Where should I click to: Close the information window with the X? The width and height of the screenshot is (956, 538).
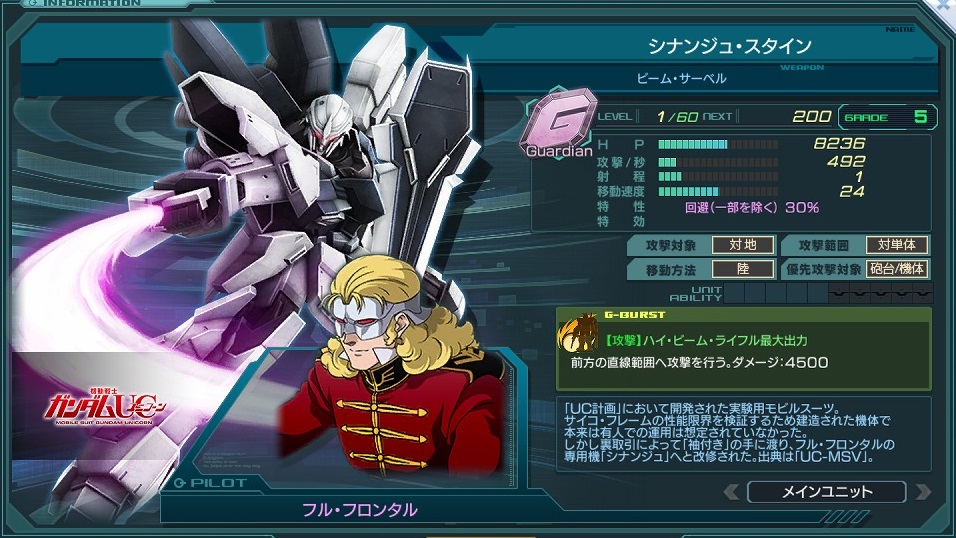click(x=945, y=5)
